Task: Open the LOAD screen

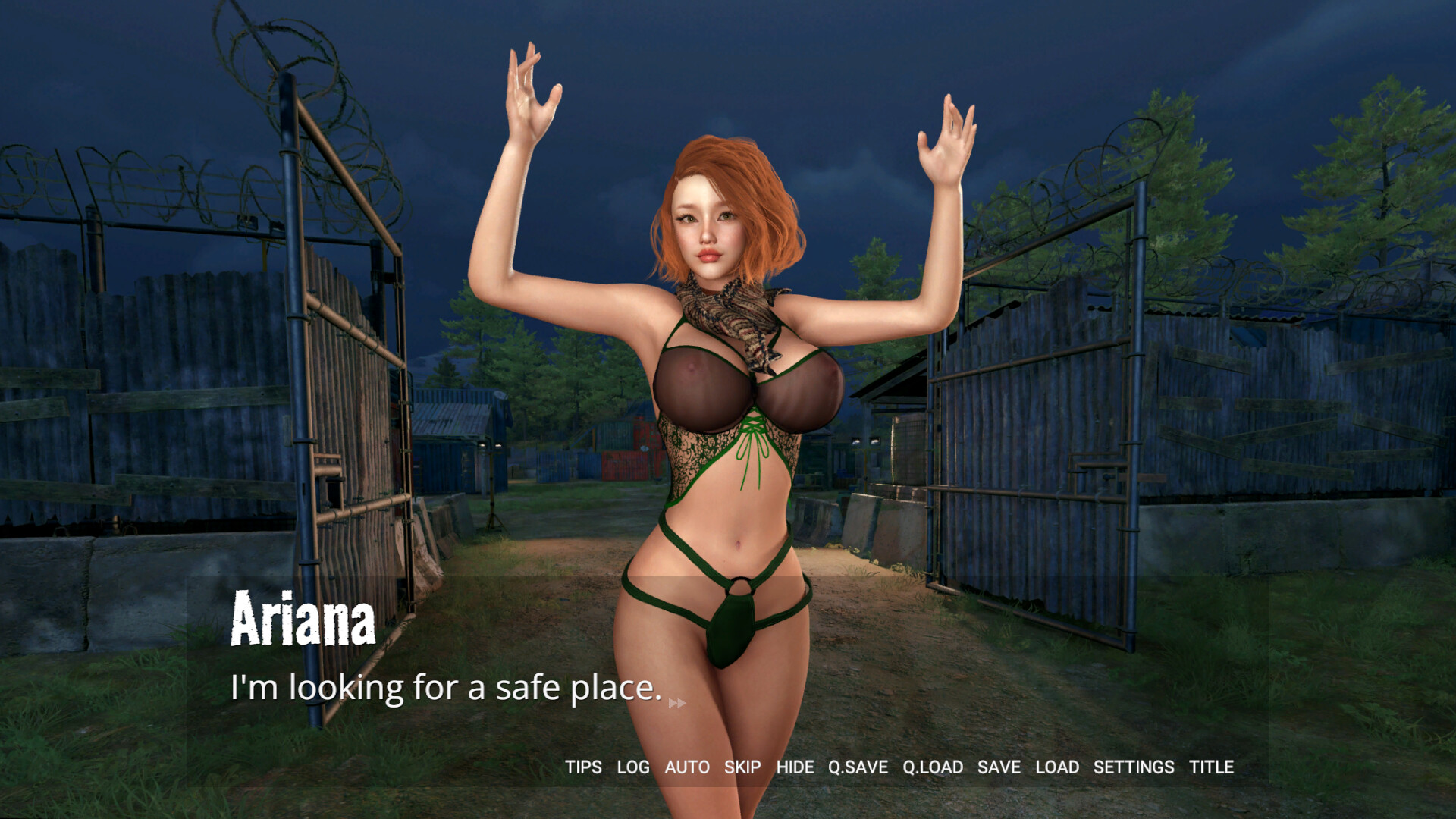Action: pyautogui.click(x=1058, y=767)
